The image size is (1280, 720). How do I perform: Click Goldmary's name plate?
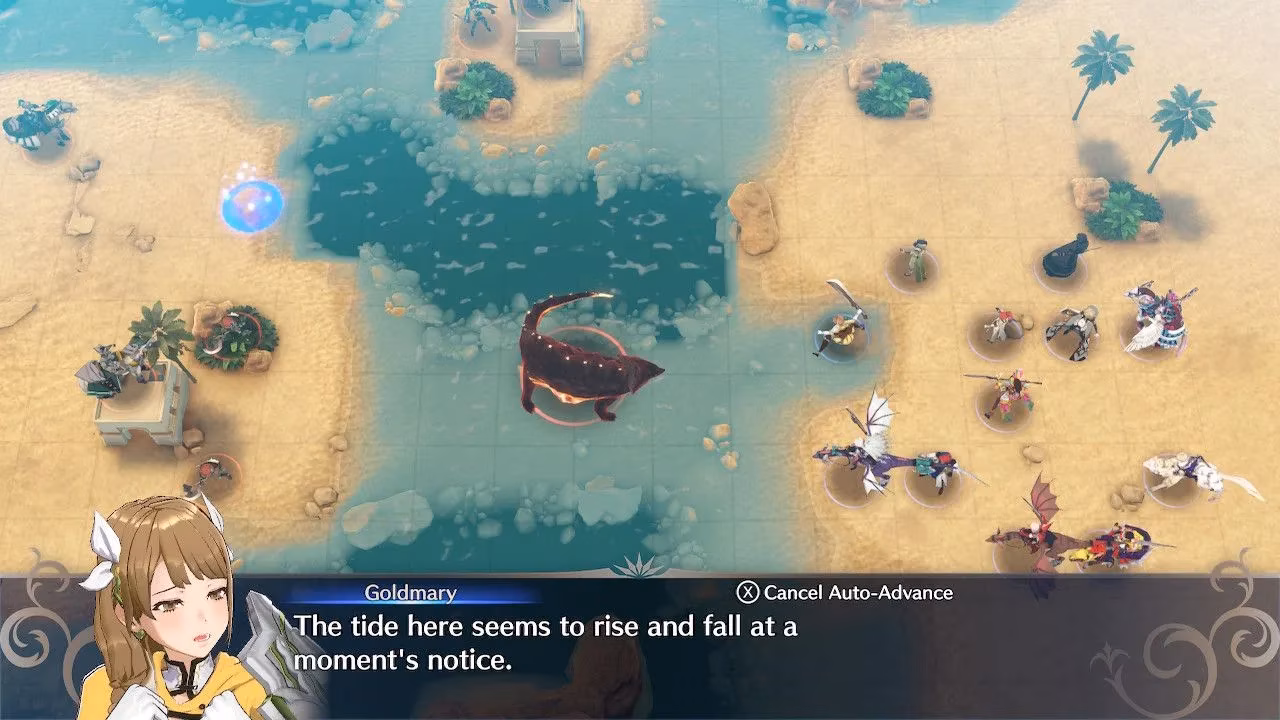[410, 593]
